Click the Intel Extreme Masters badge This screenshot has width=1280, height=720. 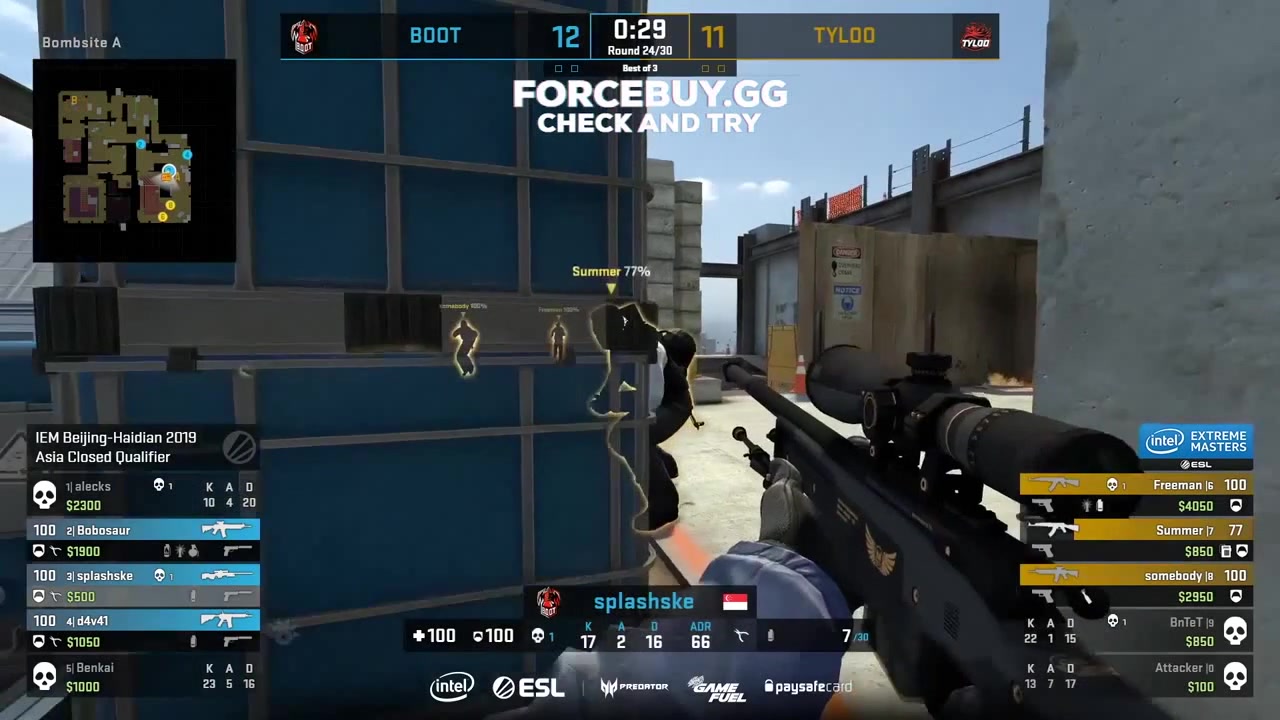click(1196, 440)
